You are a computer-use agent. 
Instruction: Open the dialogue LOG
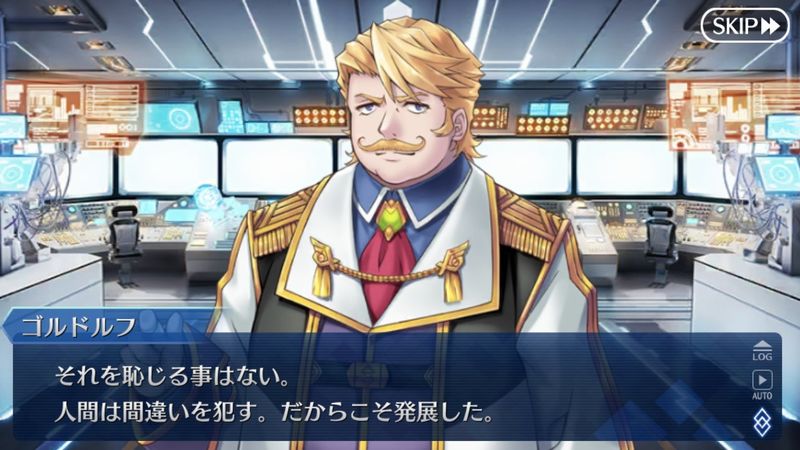pos(763,350)
